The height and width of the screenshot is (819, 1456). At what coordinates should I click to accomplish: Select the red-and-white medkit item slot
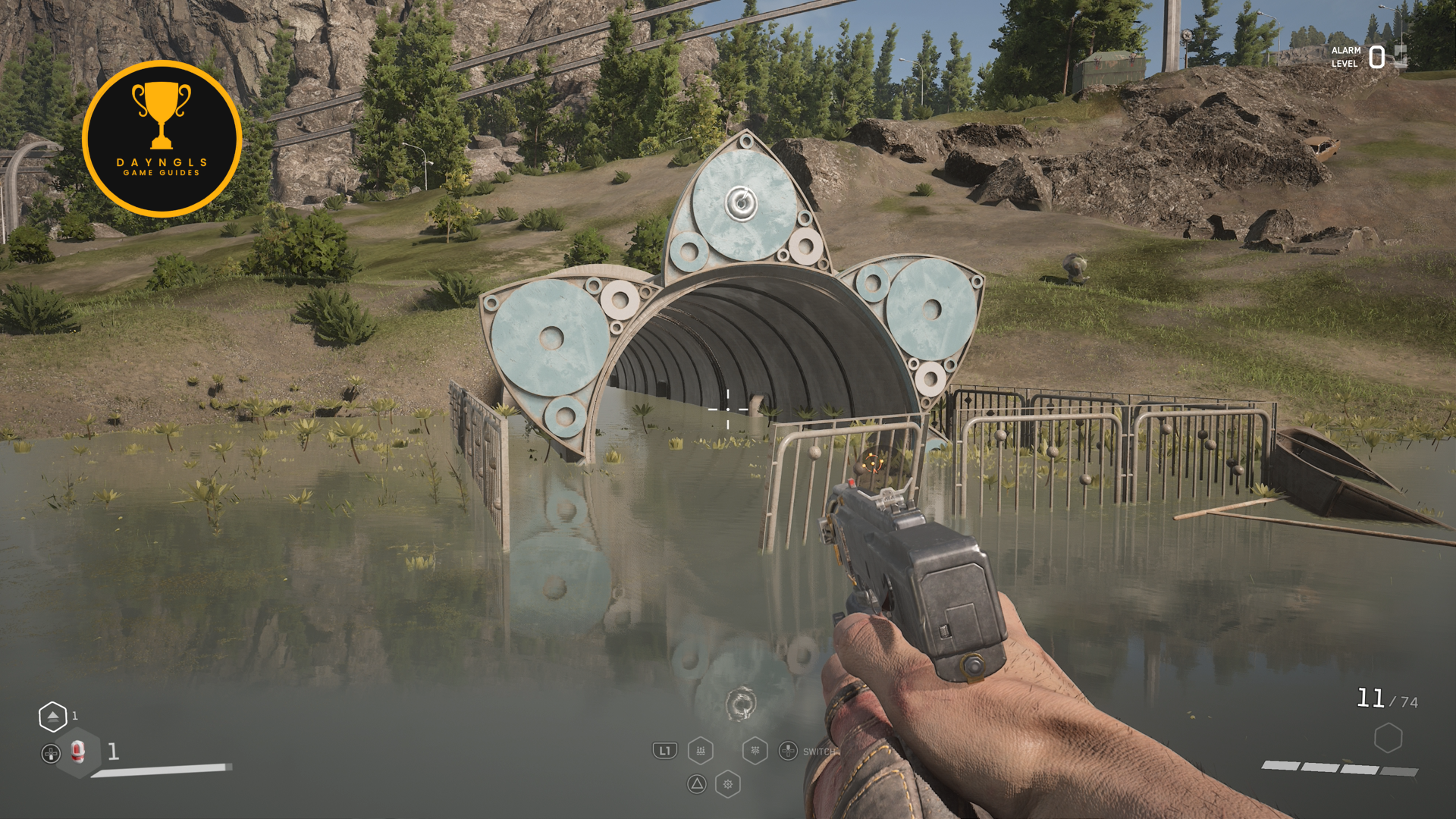(77, 752)
